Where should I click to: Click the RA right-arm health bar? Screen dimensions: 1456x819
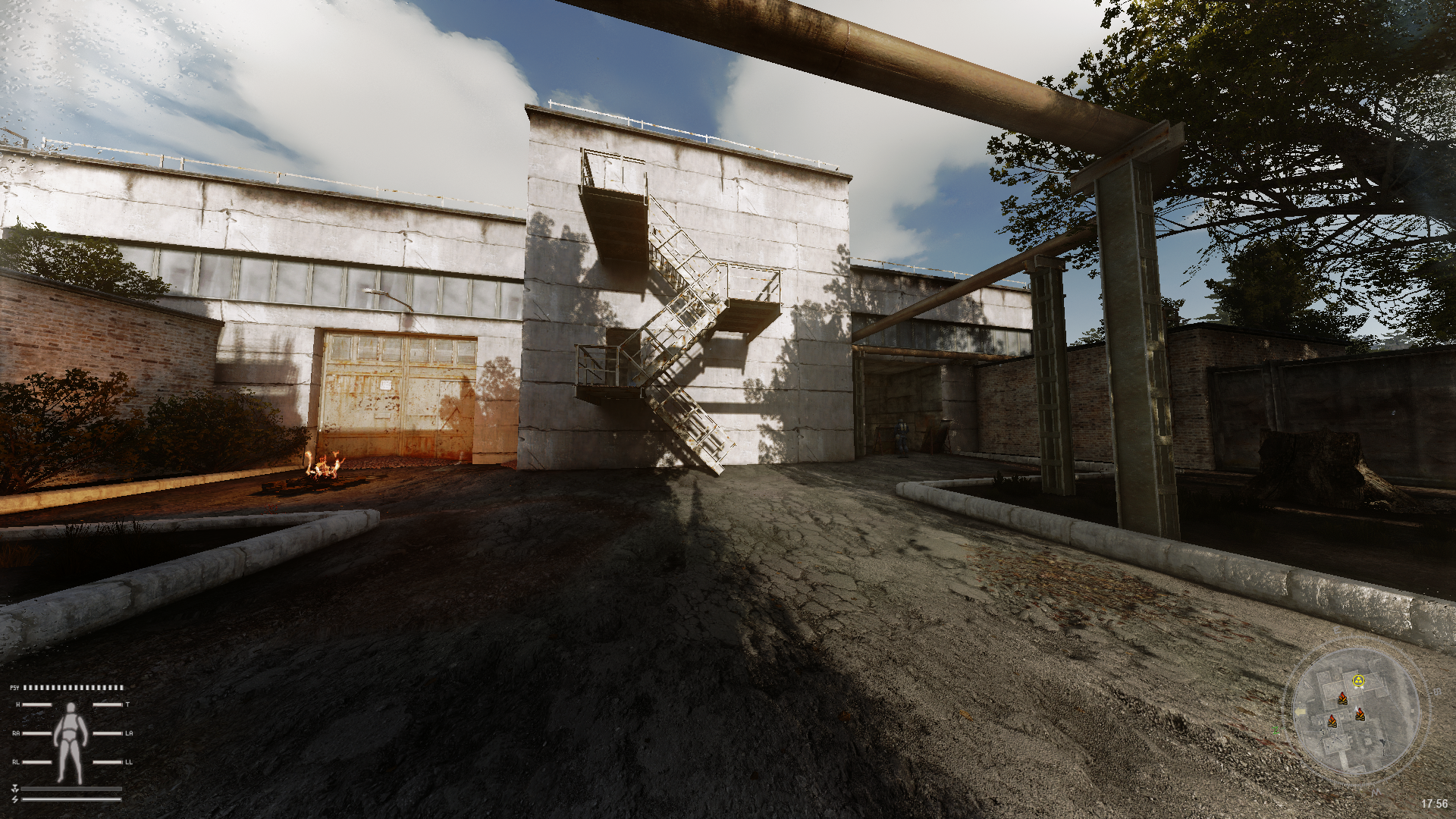pyautogui.click(x=36, y=733)
